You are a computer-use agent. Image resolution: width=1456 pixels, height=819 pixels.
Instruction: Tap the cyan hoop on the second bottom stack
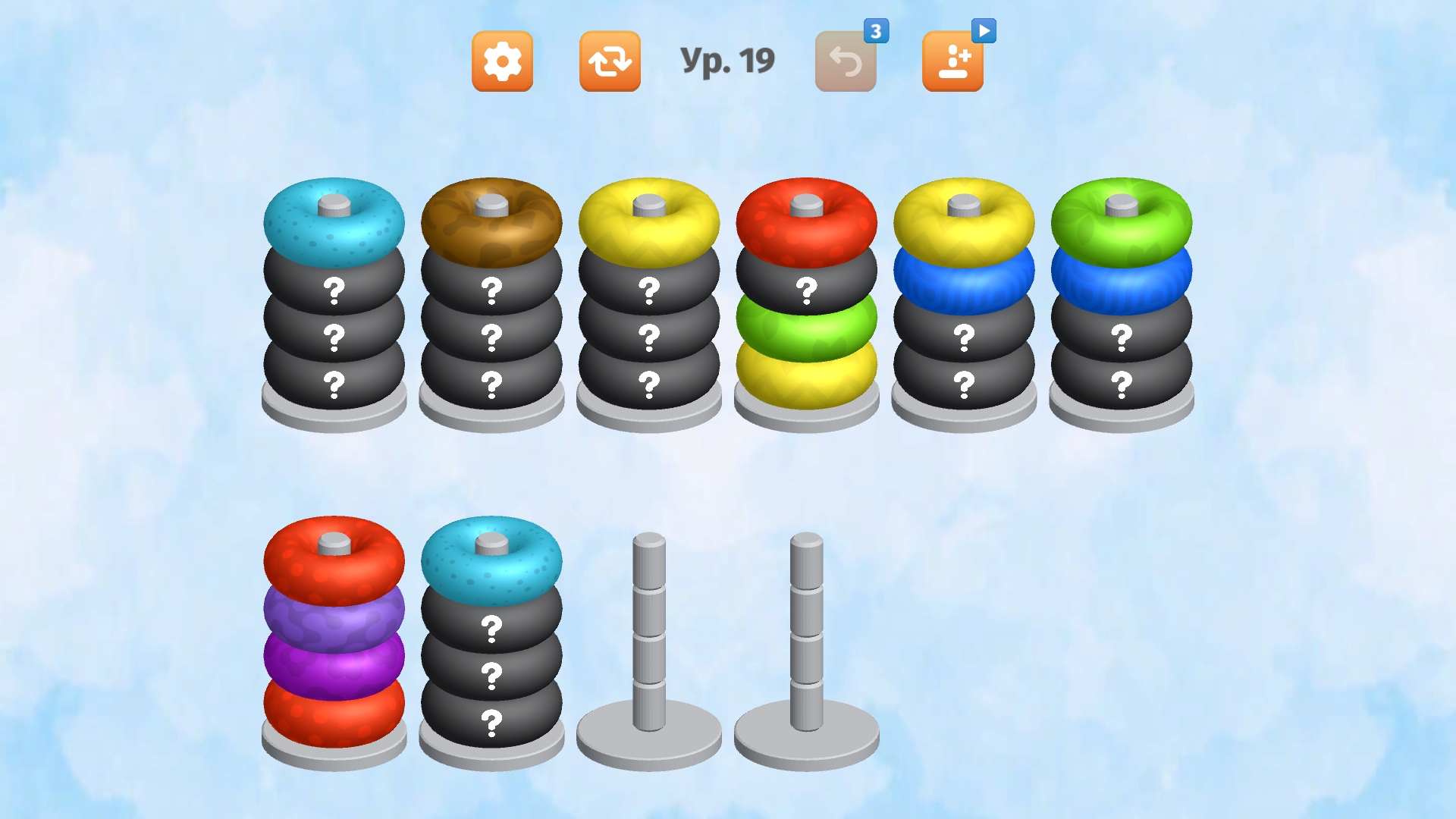[x=491, y=561]
